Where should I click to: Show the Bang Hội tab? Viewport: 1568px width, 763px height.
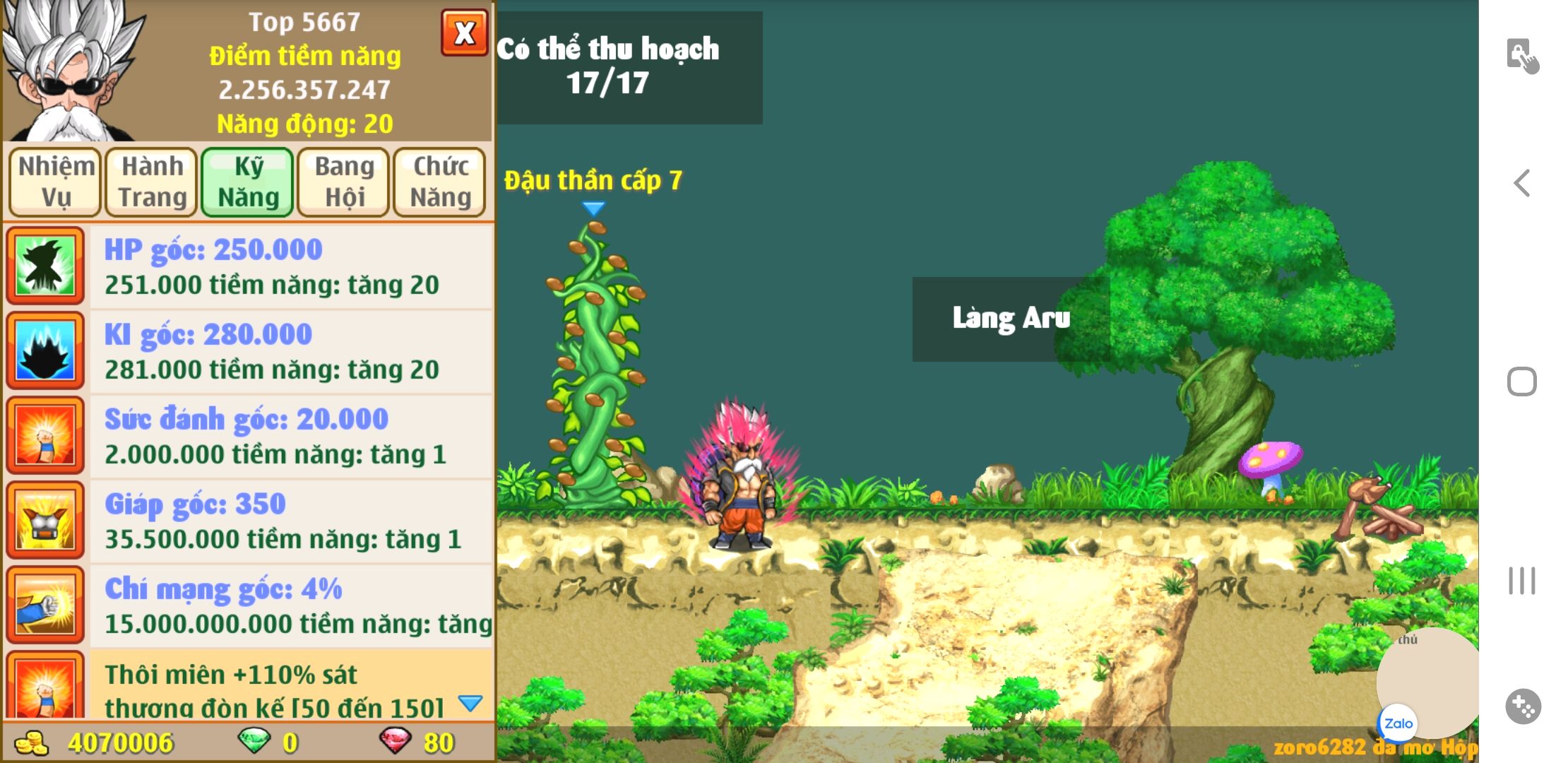[x=344, y=182]
